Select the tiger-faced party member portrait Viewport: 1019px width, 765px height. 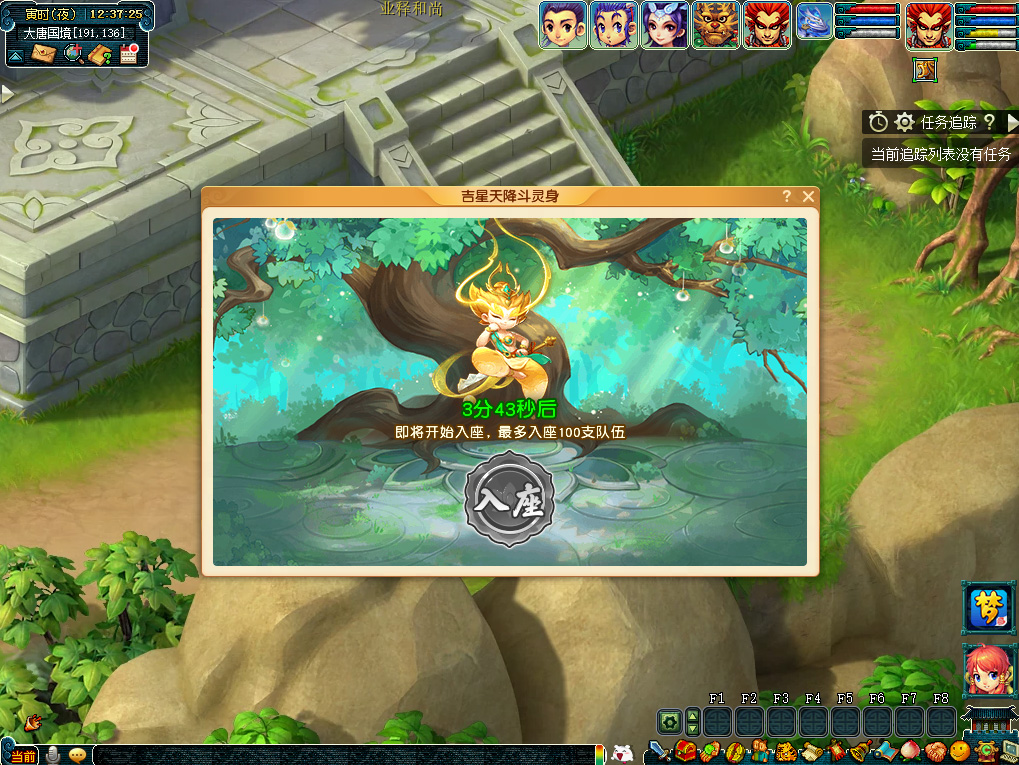(x=716, y=25)
